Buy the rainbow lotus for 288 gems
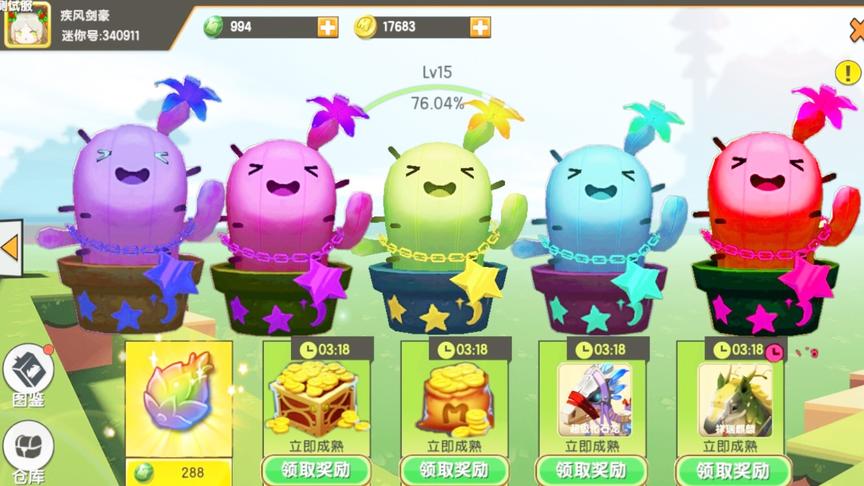 coord(179,472)
